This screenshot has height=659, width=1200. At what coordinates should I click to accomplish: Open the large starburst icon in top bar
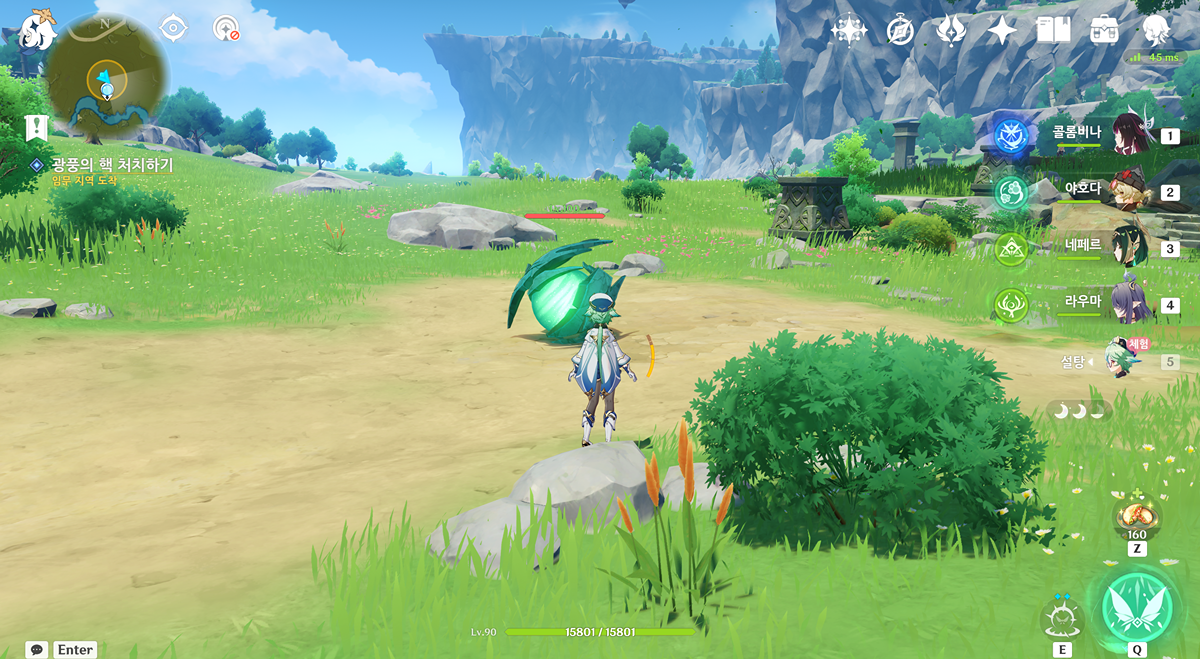(x=848, y=30)
